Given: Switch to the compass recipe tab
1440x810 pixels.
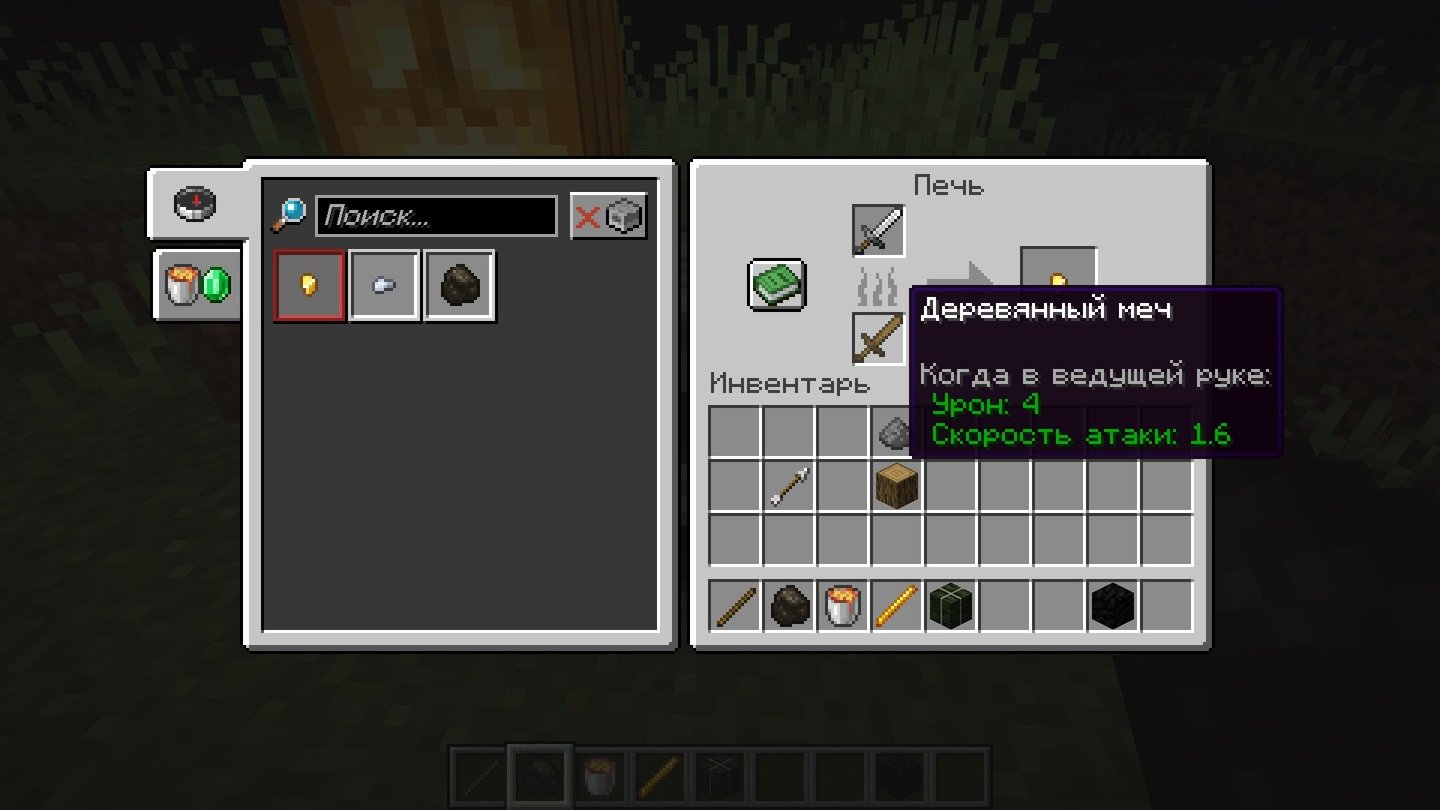Looking at the screenshot, I should [x=197, y=204].
